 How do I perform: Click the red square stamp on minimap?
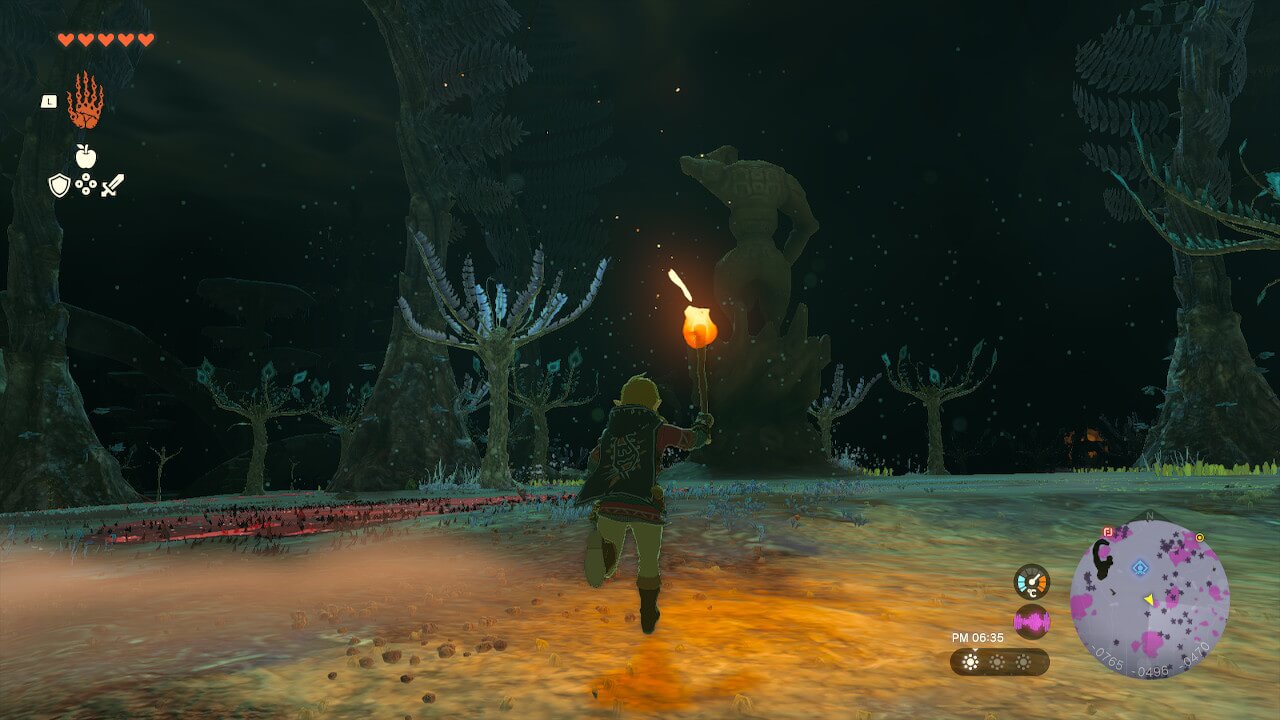pyautogui.click(x=1107, y=532)
